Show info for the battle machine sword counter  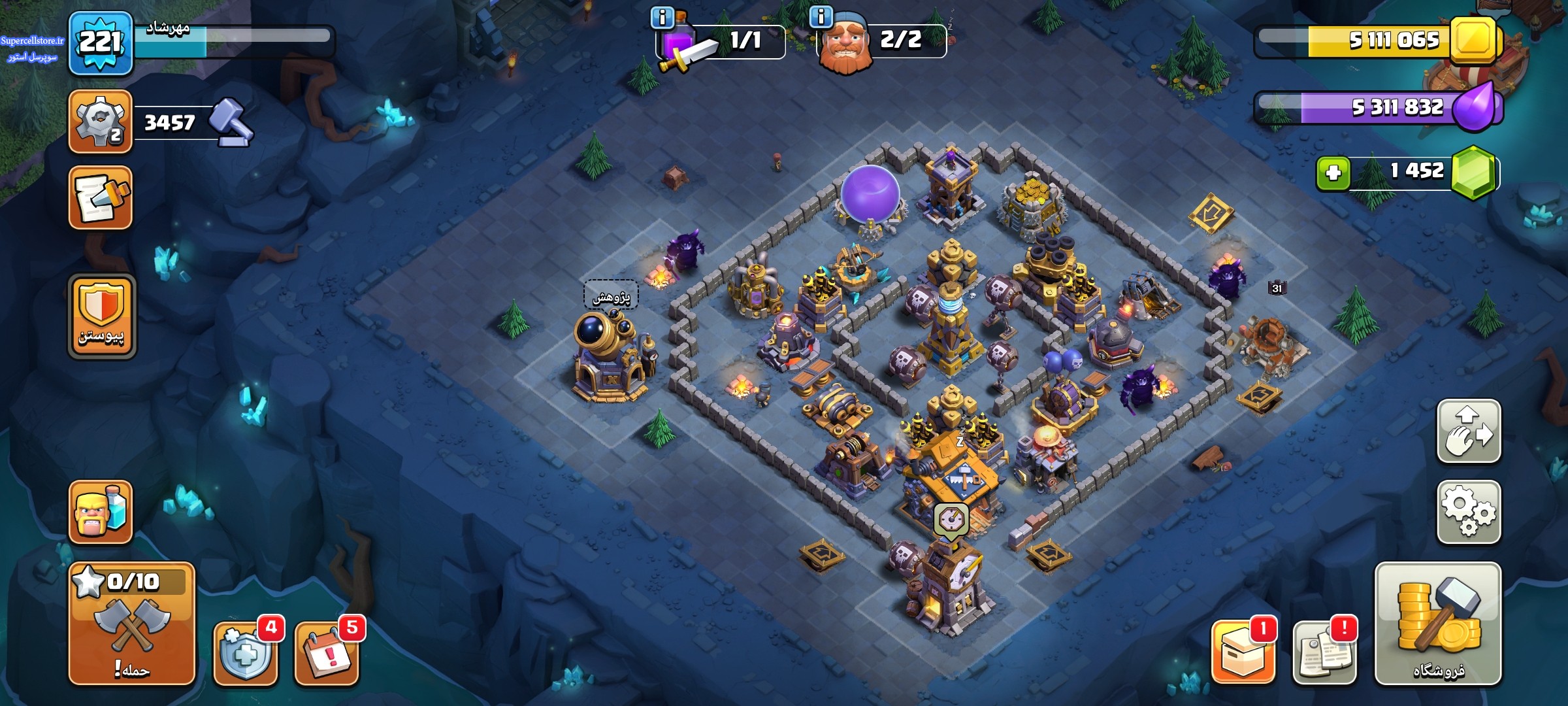click(x=662, y=18)
